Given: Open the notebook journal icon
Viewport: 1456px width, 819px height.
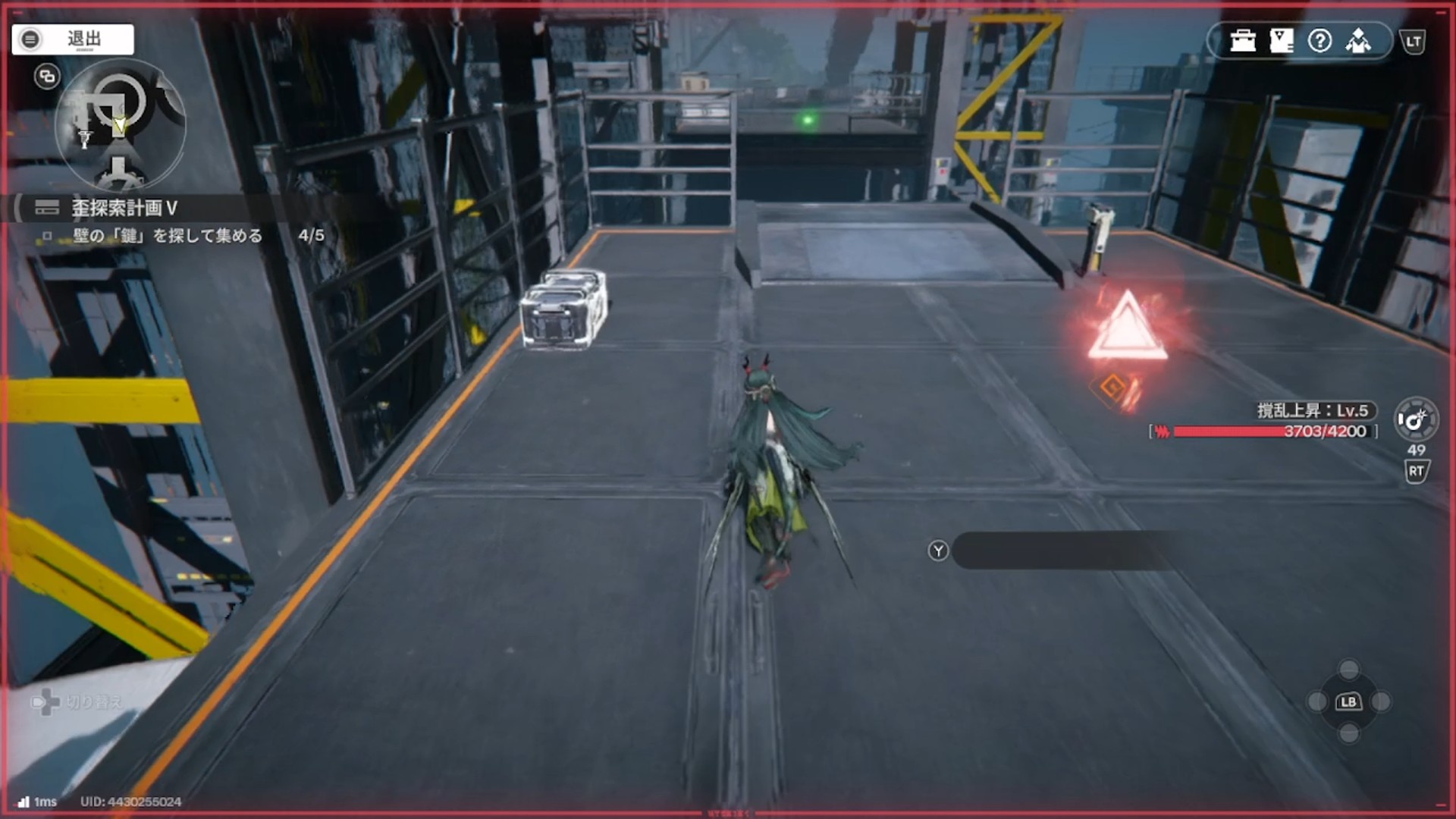Looking at the screenshot, I should 1281,41.
